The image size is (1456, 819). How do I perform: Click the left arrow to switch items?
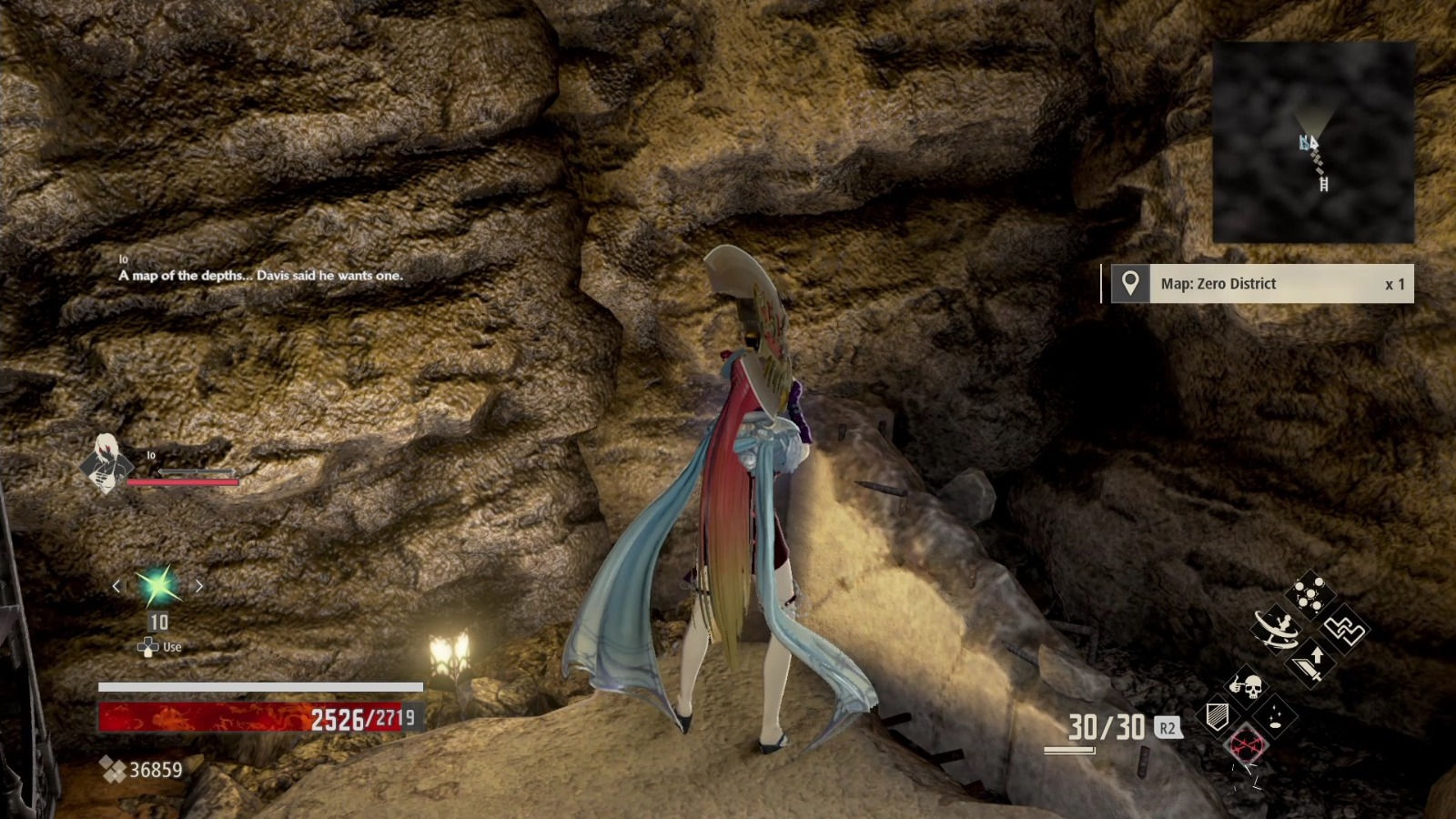117,586
